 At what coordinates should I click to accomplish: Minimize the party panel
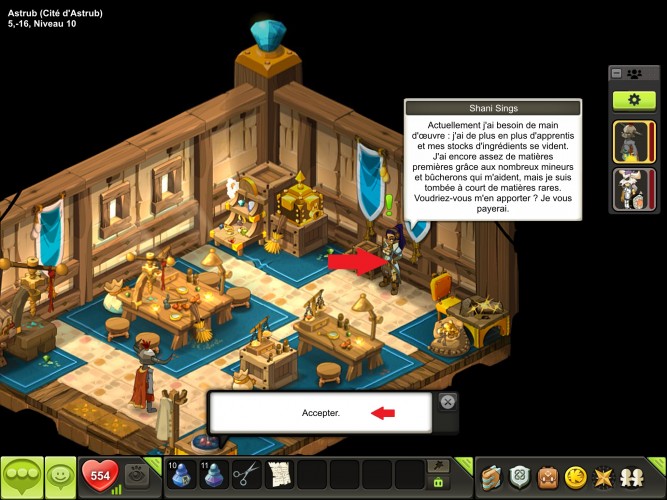[617, 73]
